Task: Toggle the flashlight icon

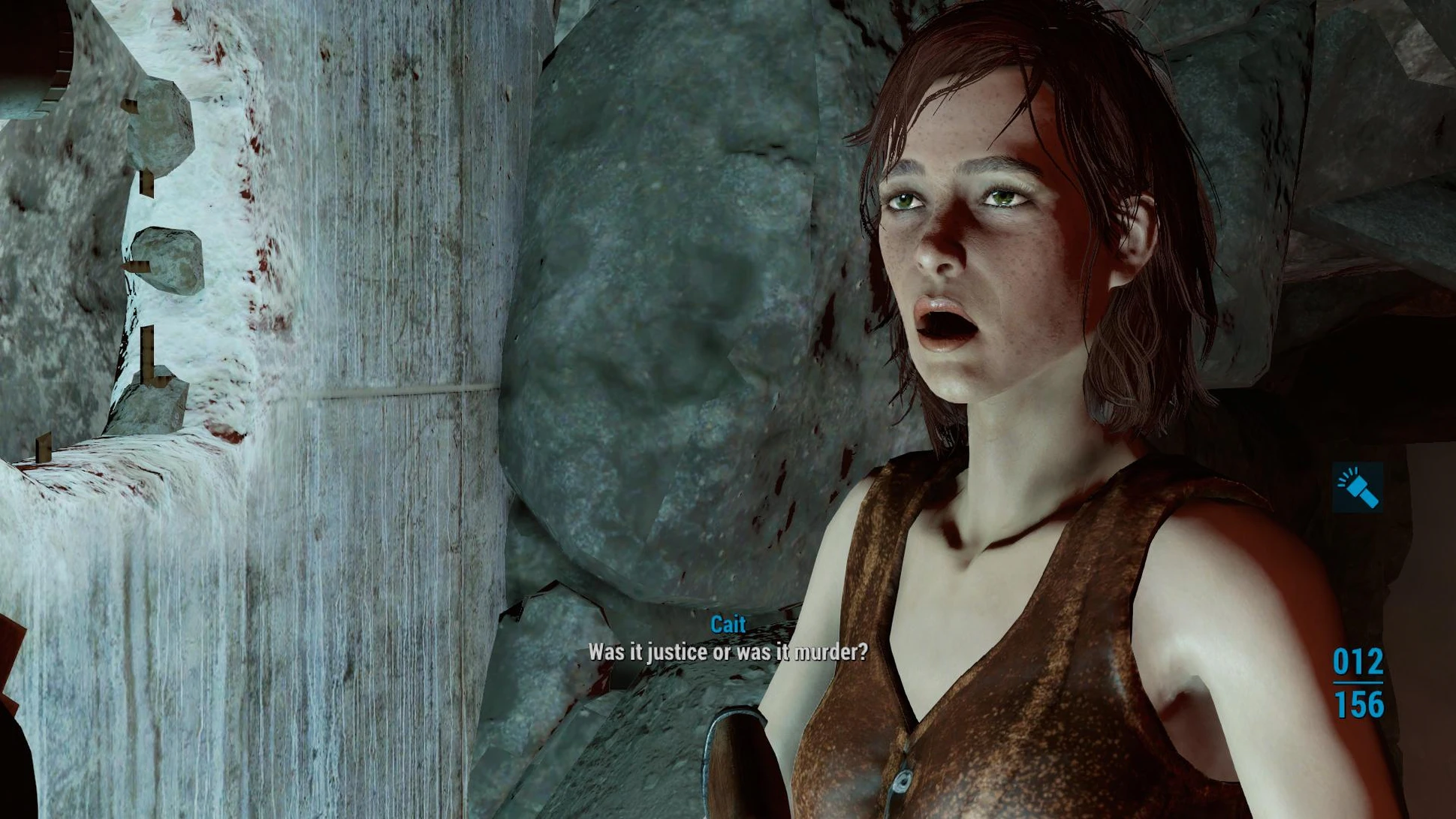Action: click(1358, 487)
